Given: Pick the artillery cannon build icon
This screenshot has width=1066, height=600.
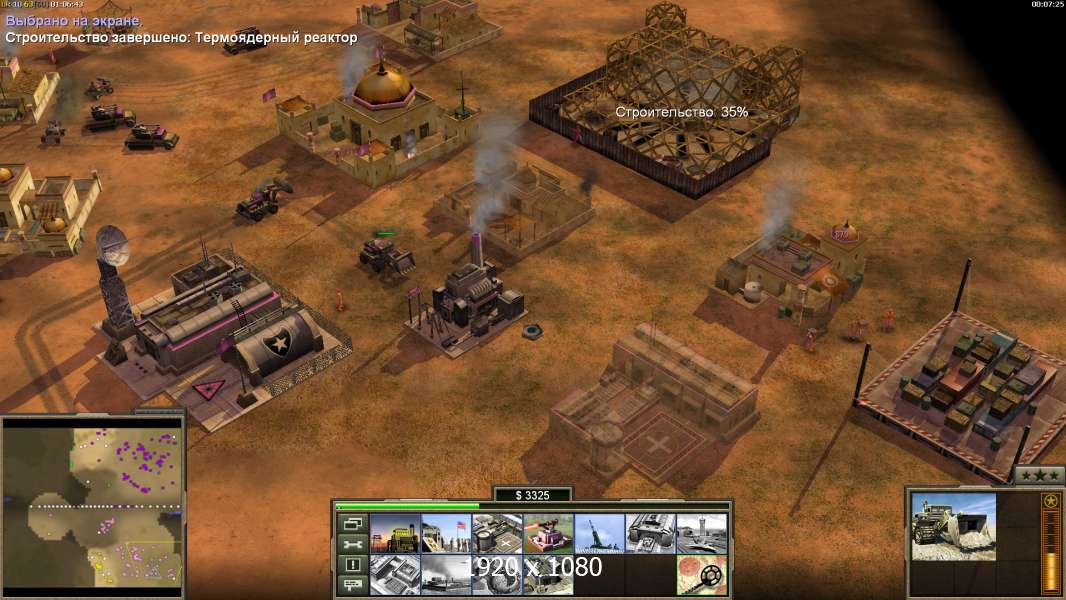Looking at the screenshot, I should click(x=599, y=533).
